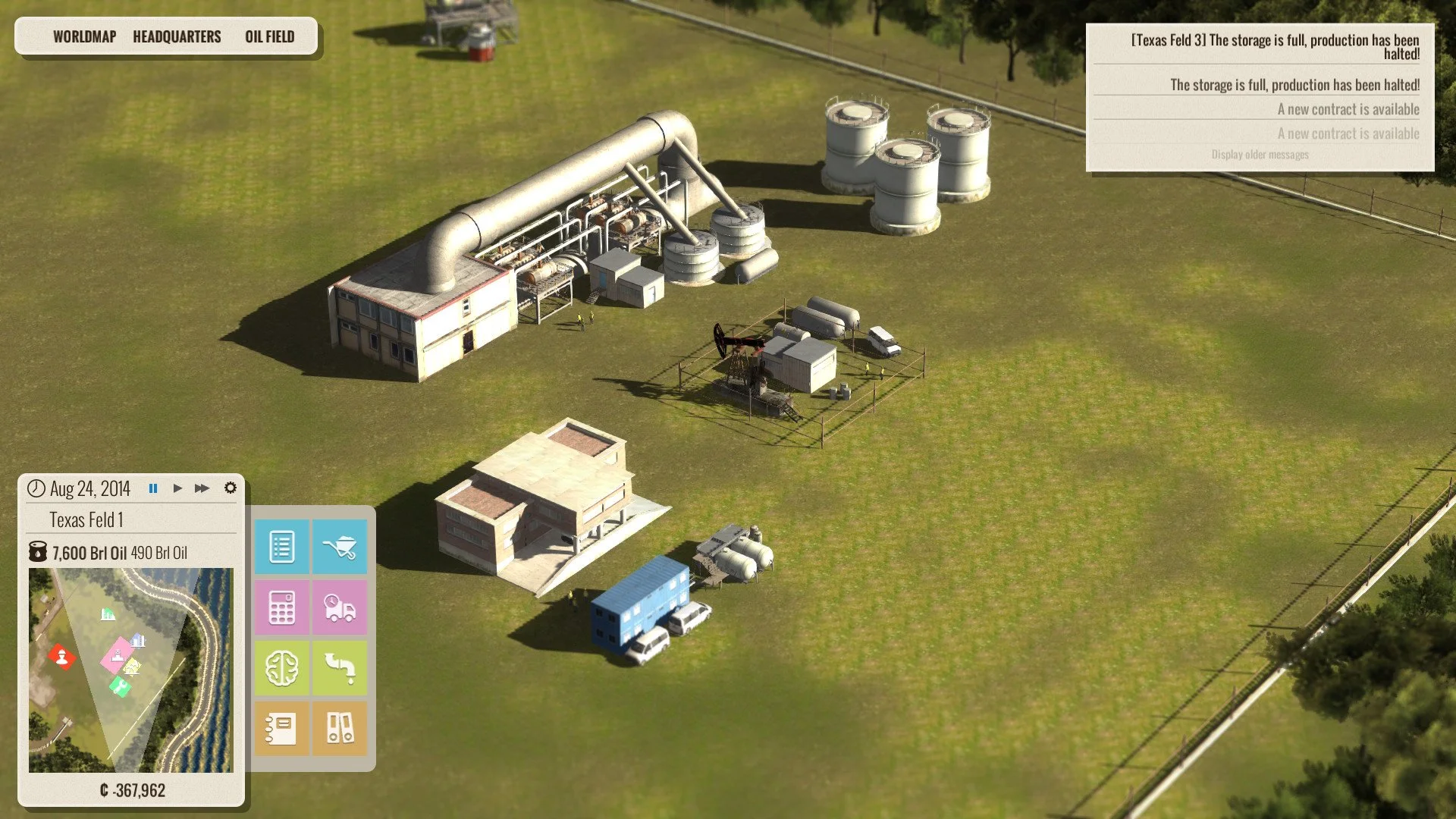Display older messages in the notification log
The width and height of the screenshot is (1456, 819).
(x=1260, y=155)
